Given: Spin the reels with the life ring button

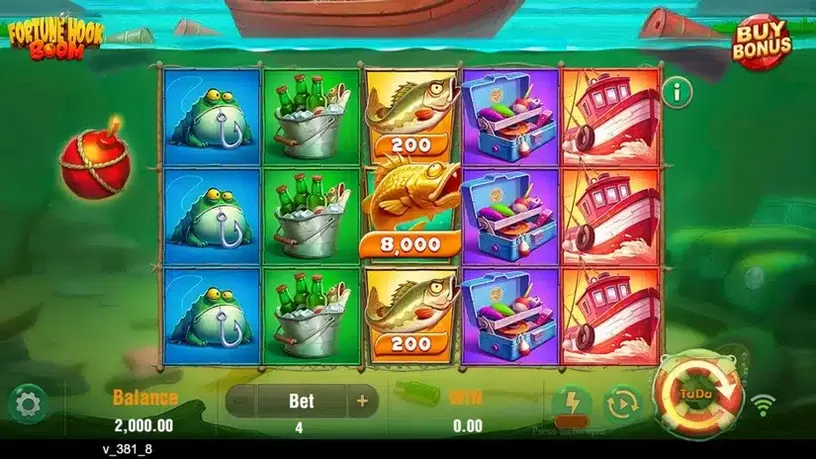Looking at the screenshot, I should [698, 394].
